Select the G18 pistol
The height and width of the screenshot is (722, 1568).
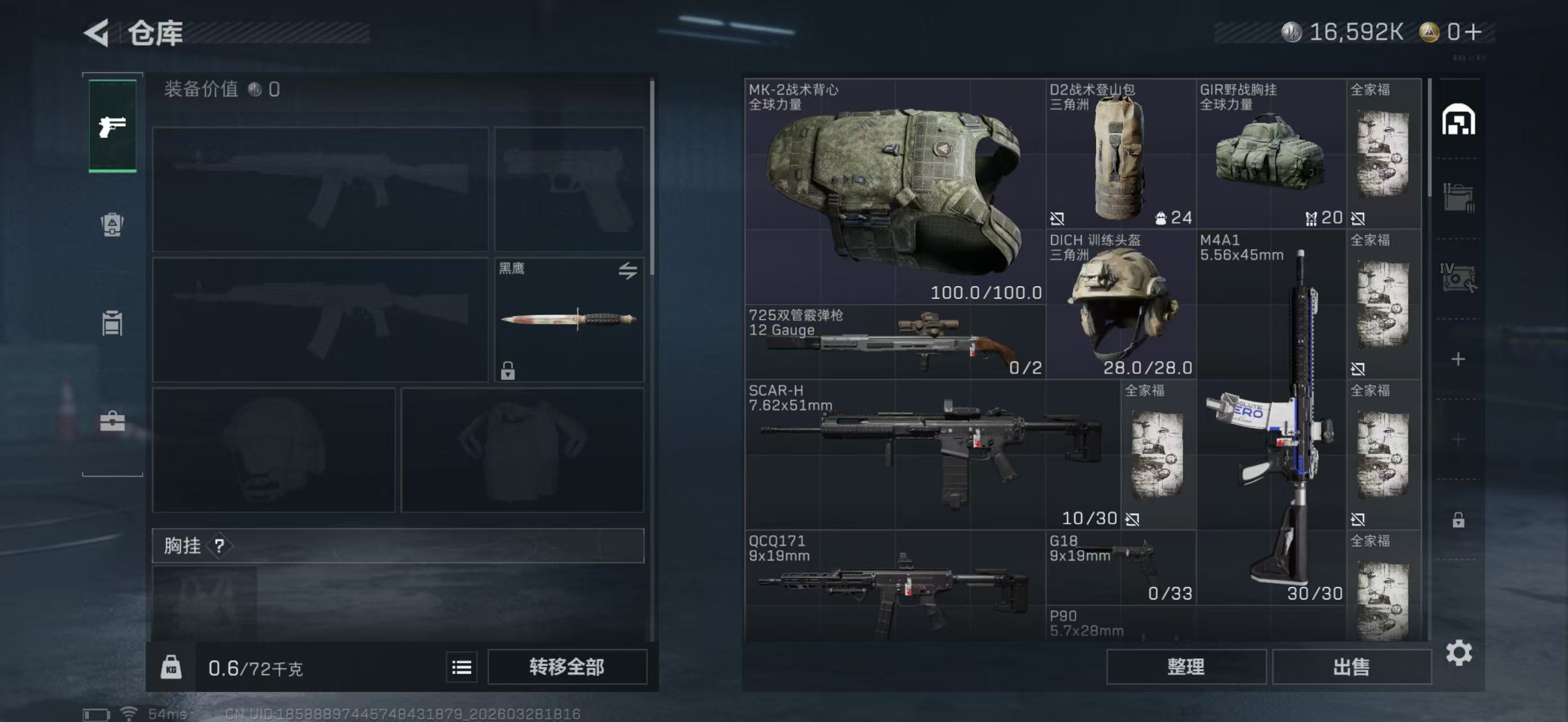1121,567
